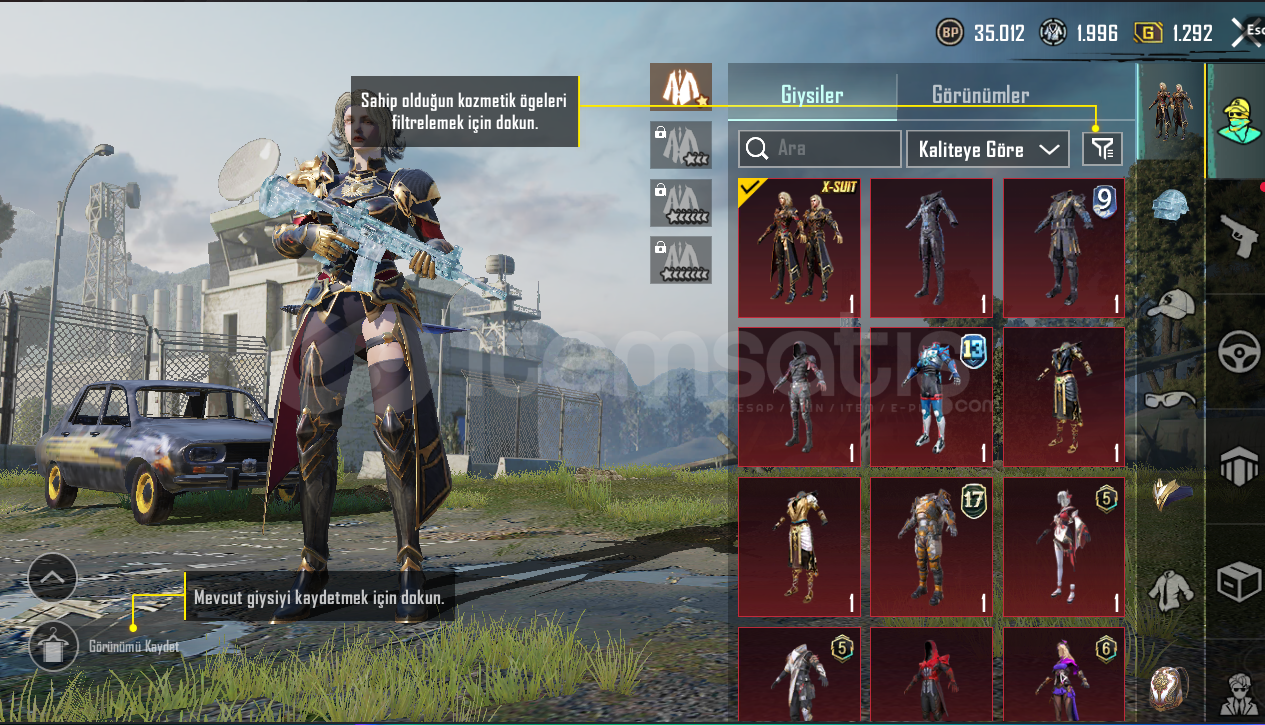This screenshot has height=725, width=1265.
Task: Open the Kaliteye Göre sort dropdown
Action: 986,149
